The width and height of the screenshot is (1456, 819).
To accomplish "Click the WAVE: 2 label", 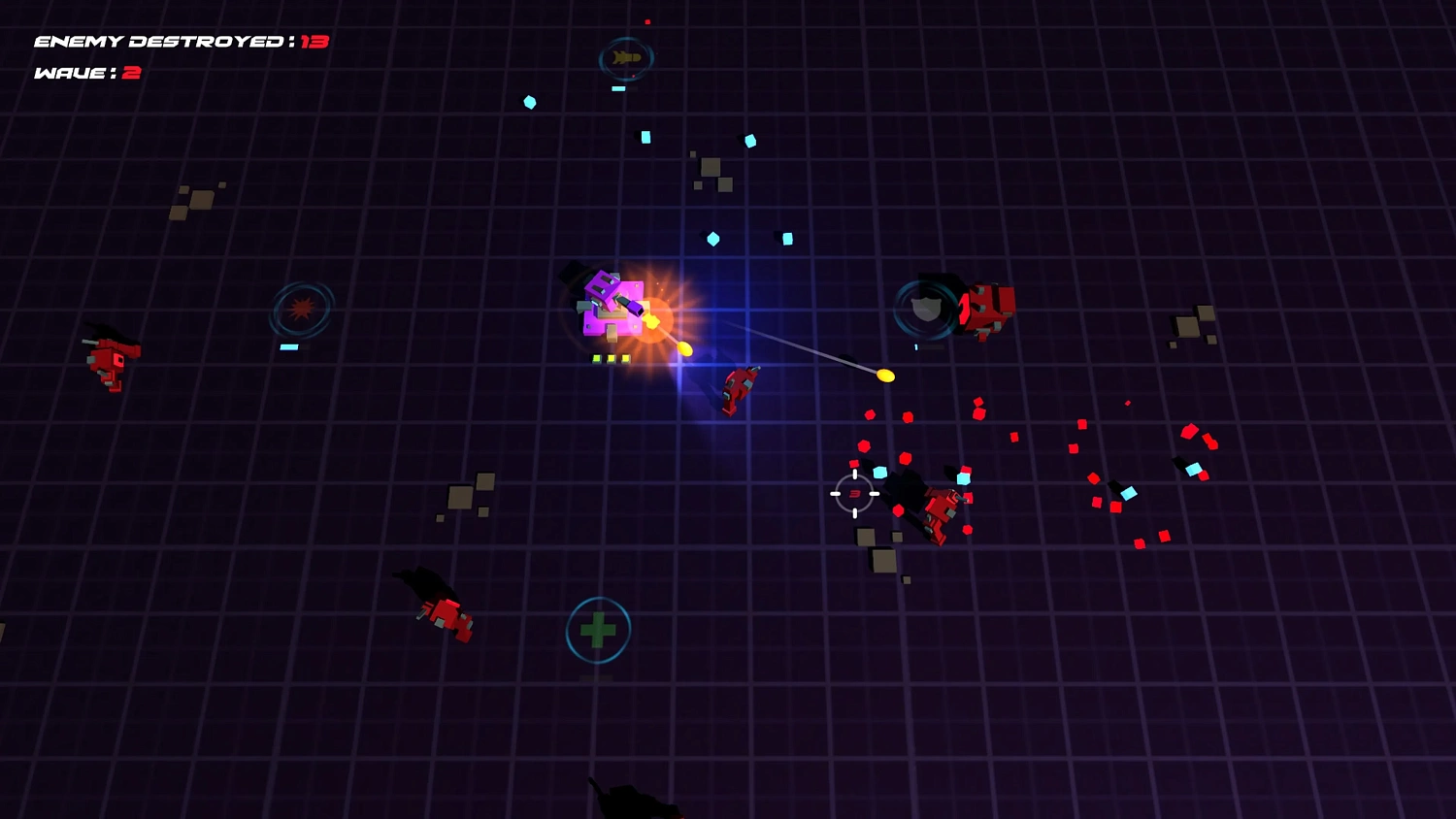I will coord(85,72).
